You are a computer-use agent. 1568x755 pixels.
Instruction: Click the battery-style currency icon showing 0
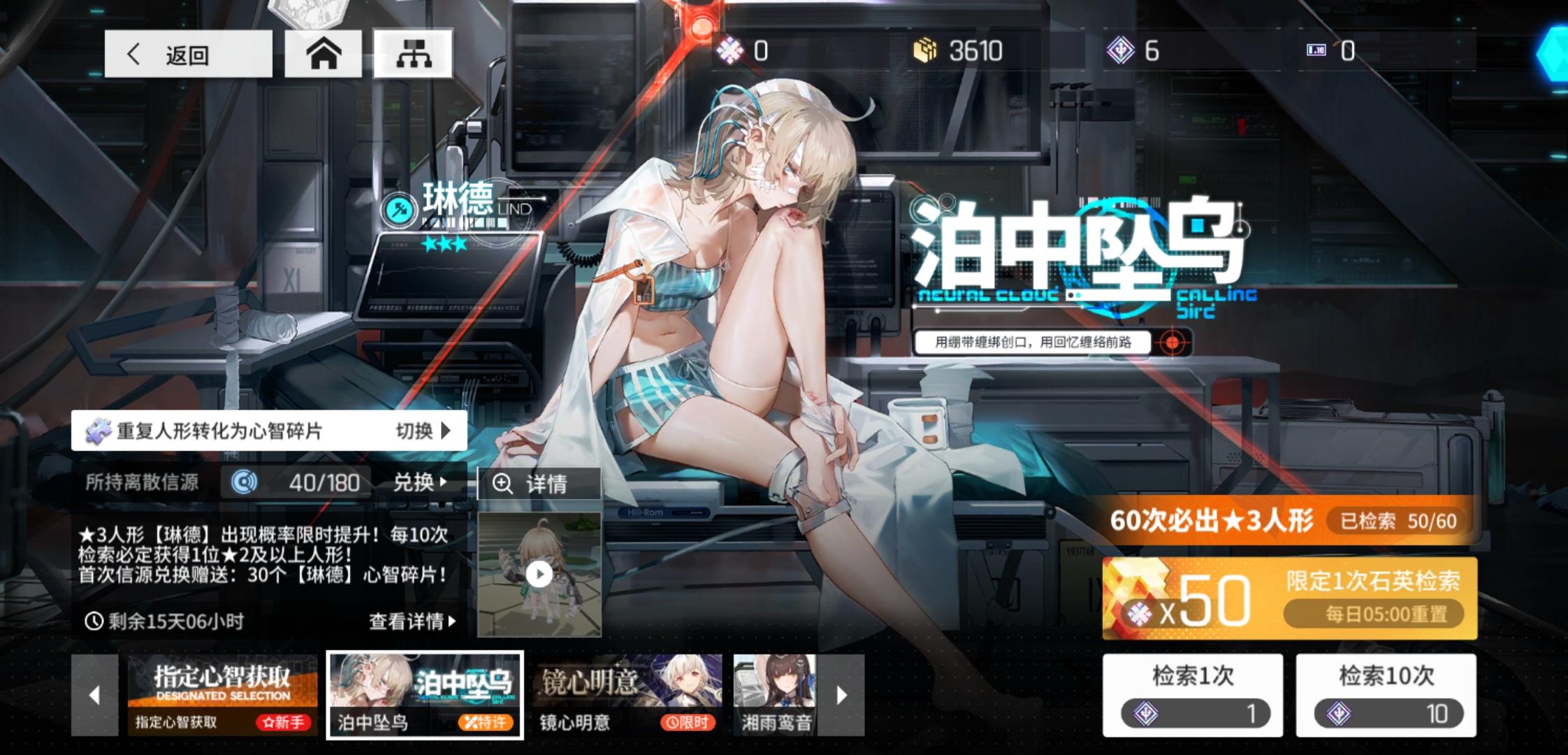(x=1316, y=50)
